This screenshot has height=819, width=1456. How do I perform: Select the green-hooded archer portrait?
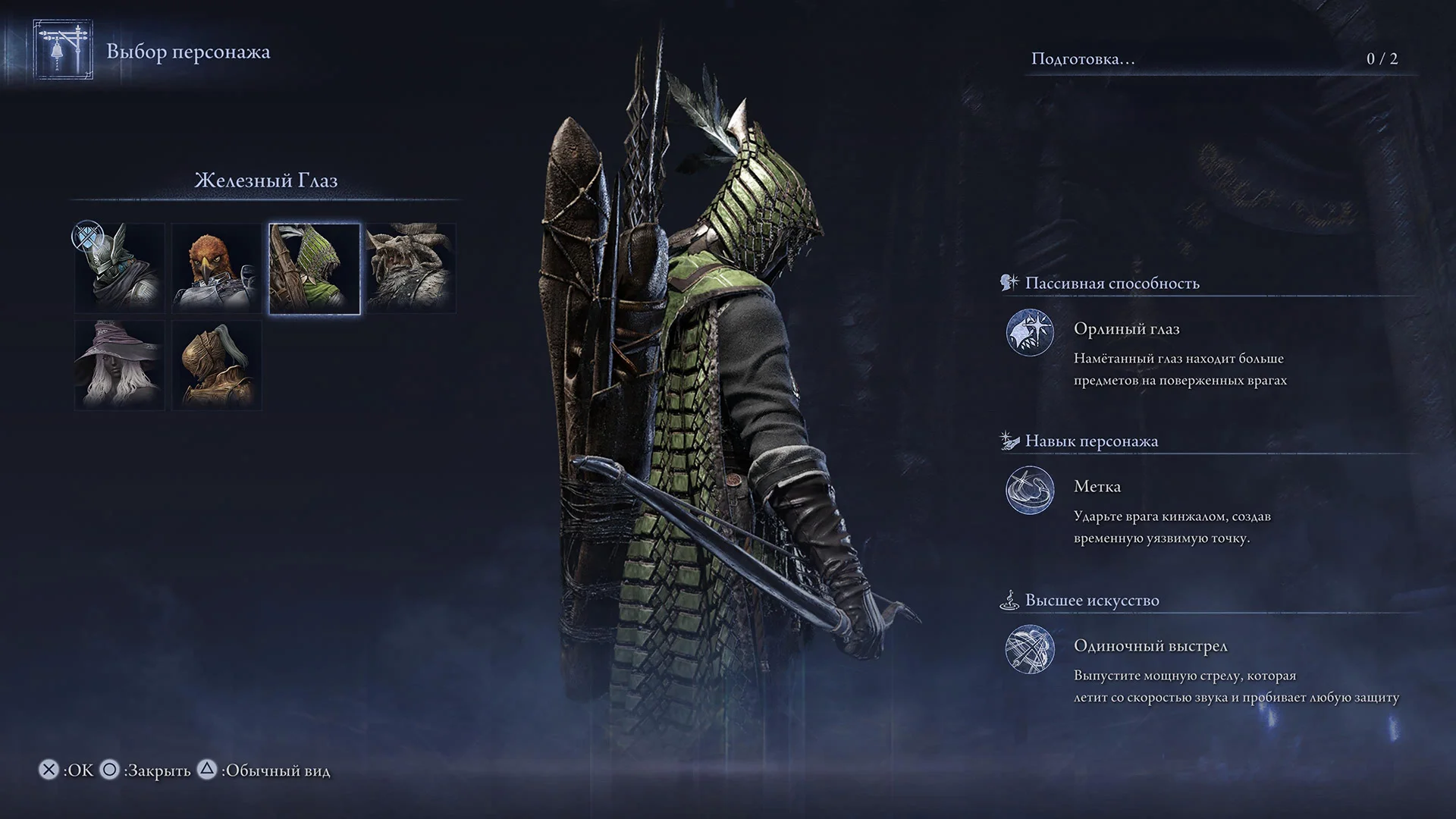[315, 268]
